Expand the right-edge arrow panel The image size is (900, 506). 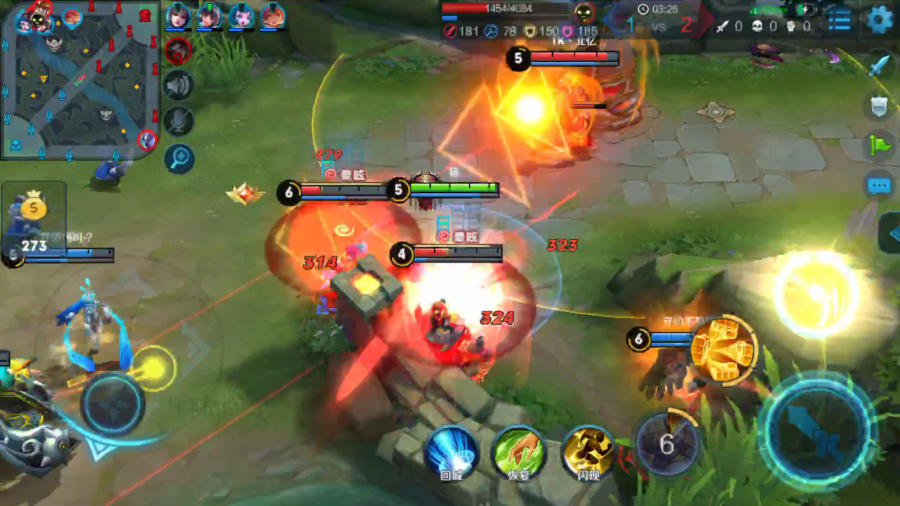point(889,233)
